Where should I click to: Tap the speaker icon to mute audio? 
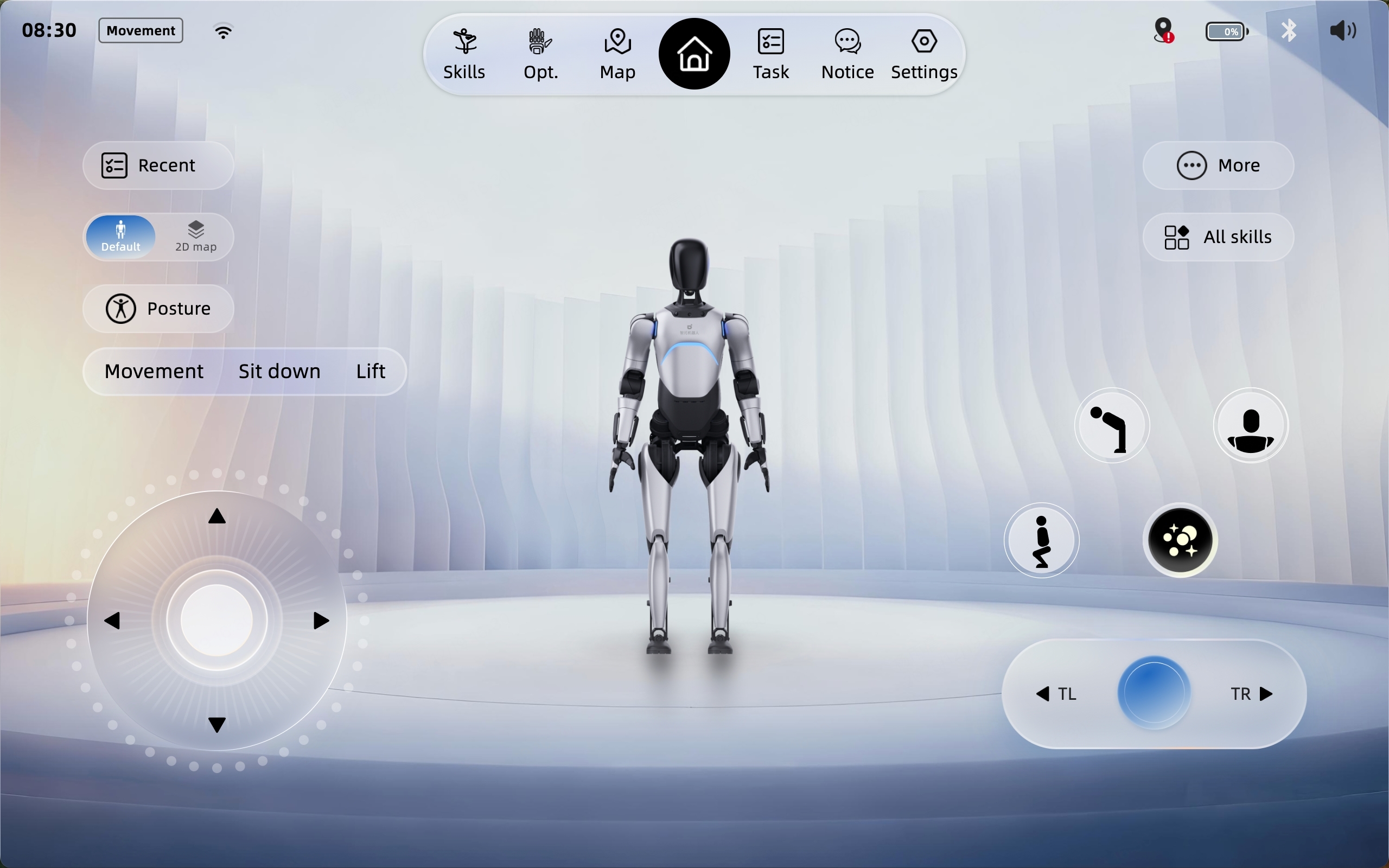click(x=1343, y=31)
